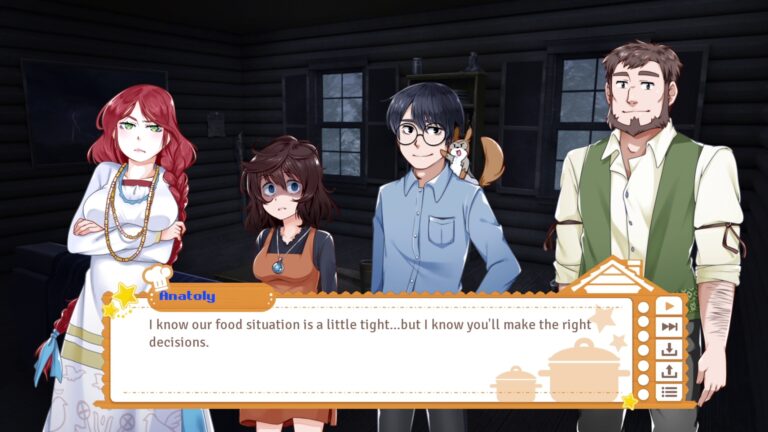Start auto-play with the play arrow button
The height and width of the screenshot is (432, 768).
coord(669,306)
